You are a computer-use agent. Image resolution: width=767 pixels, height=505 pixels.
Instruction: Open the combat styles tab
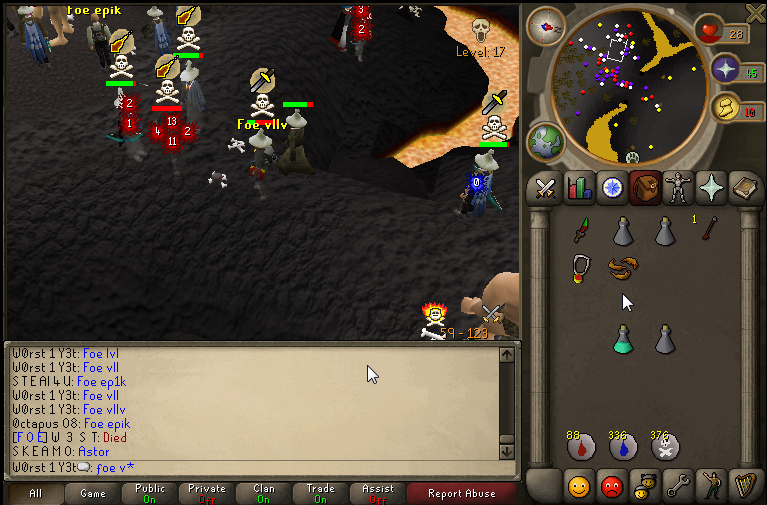click(545, 187)
